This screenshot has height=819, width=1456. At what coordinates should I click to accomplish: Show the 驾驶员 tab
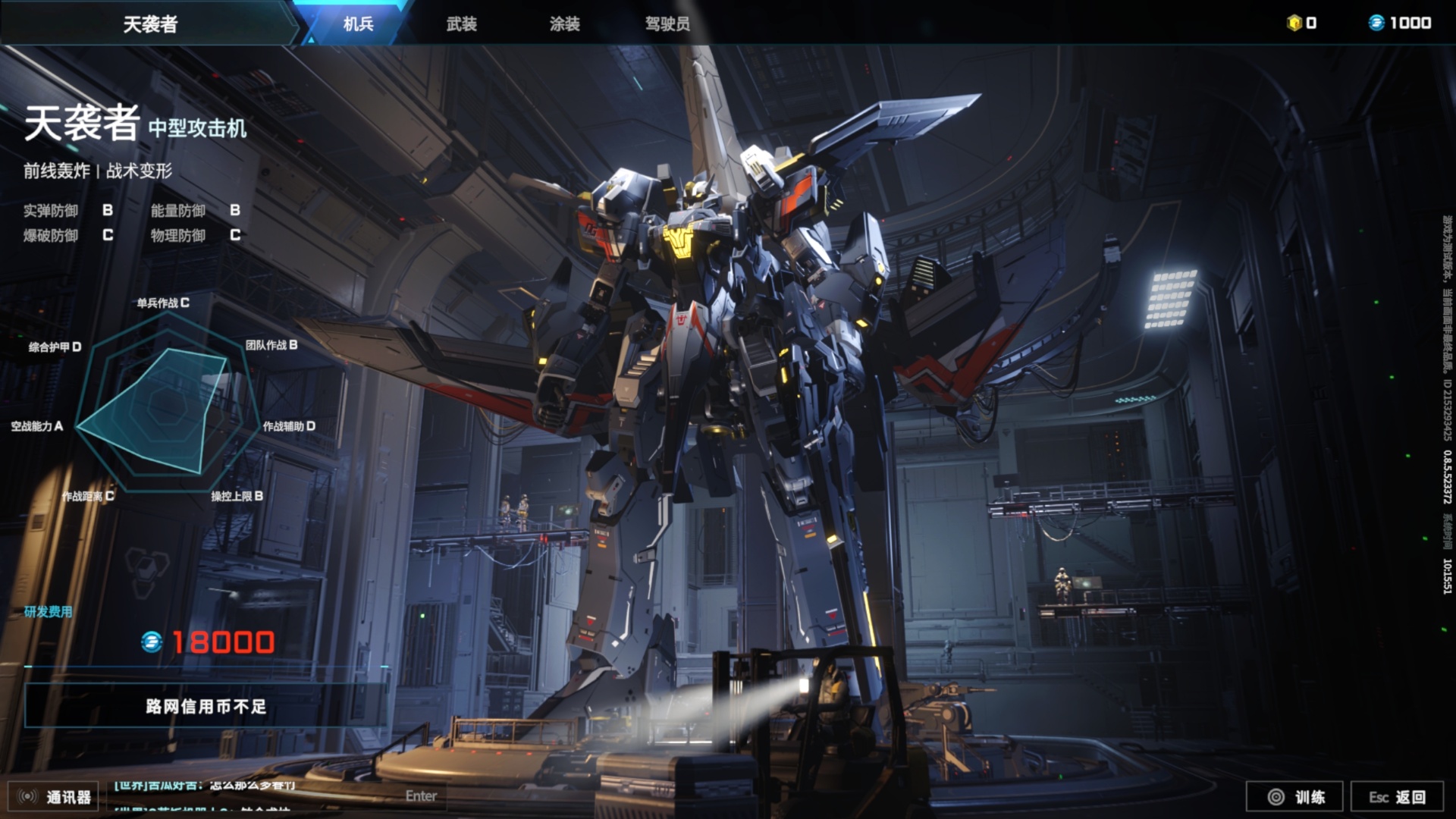coord(667,24)
